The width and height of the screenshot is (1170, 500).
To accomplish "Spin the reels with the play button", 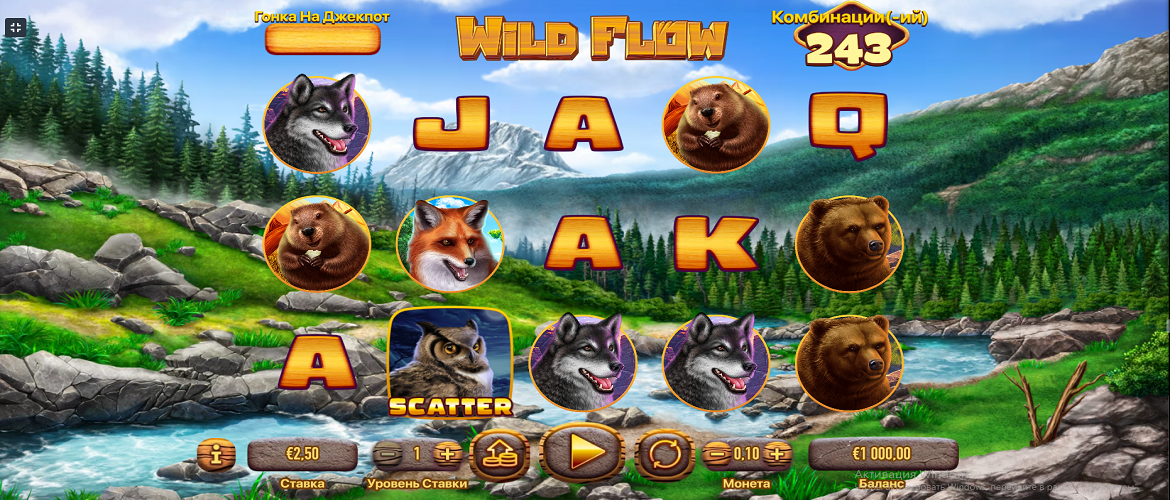I will coord(582,453).
